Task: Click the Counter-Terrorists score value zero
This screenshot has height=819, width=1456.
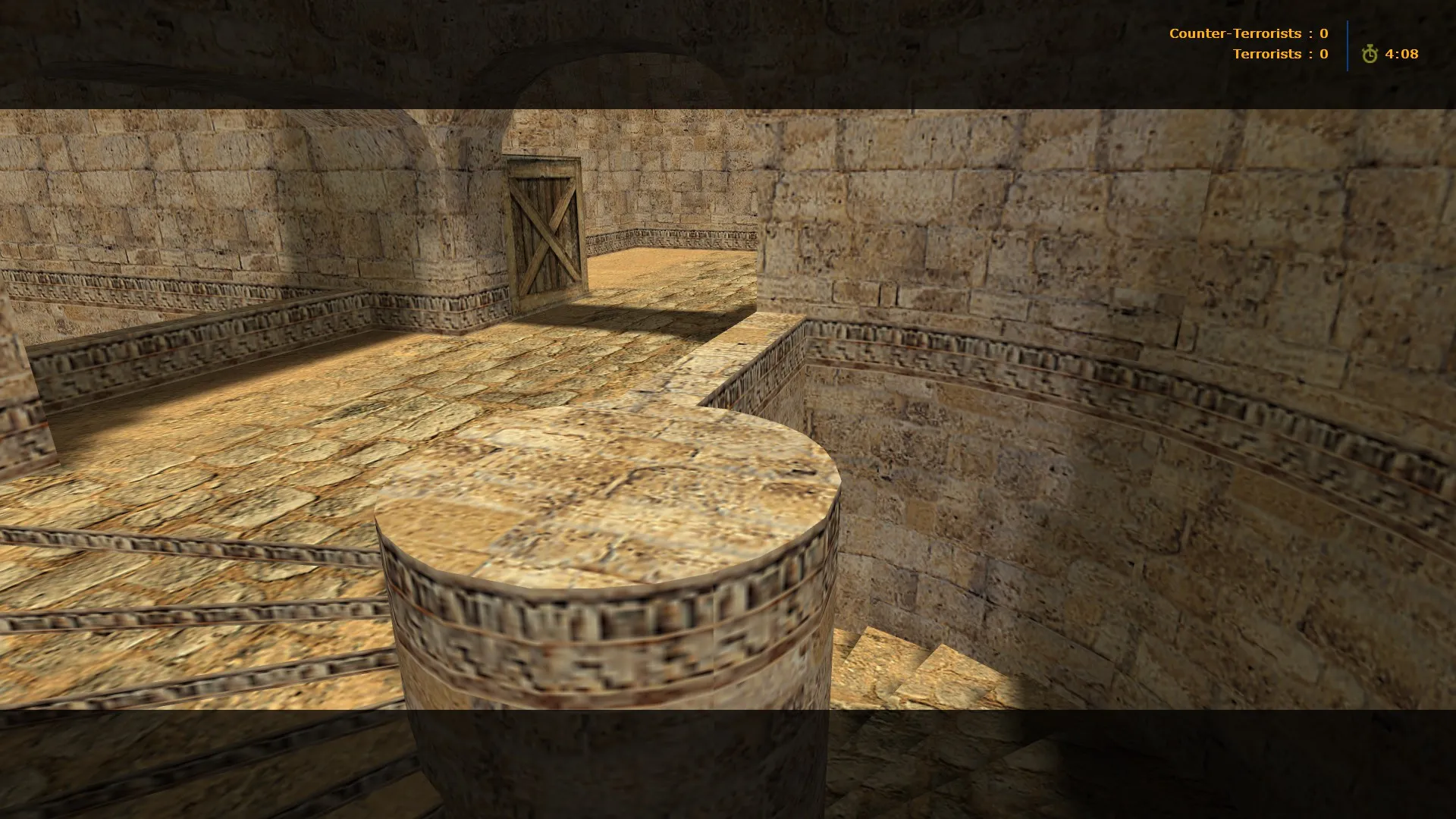Action: [1323, 33]
